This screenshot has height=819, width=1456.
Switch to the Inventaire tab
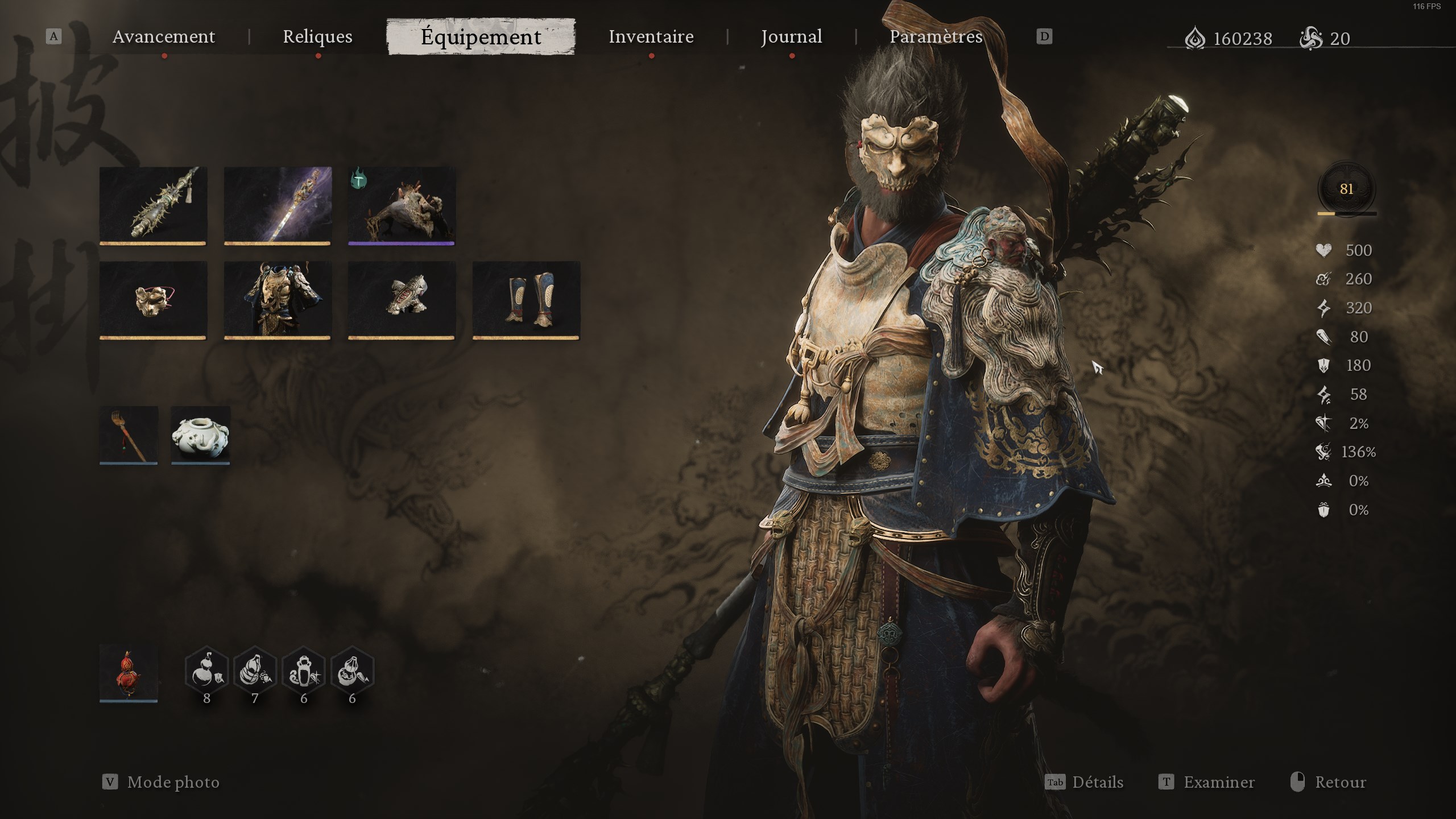[x=651, y=36]
